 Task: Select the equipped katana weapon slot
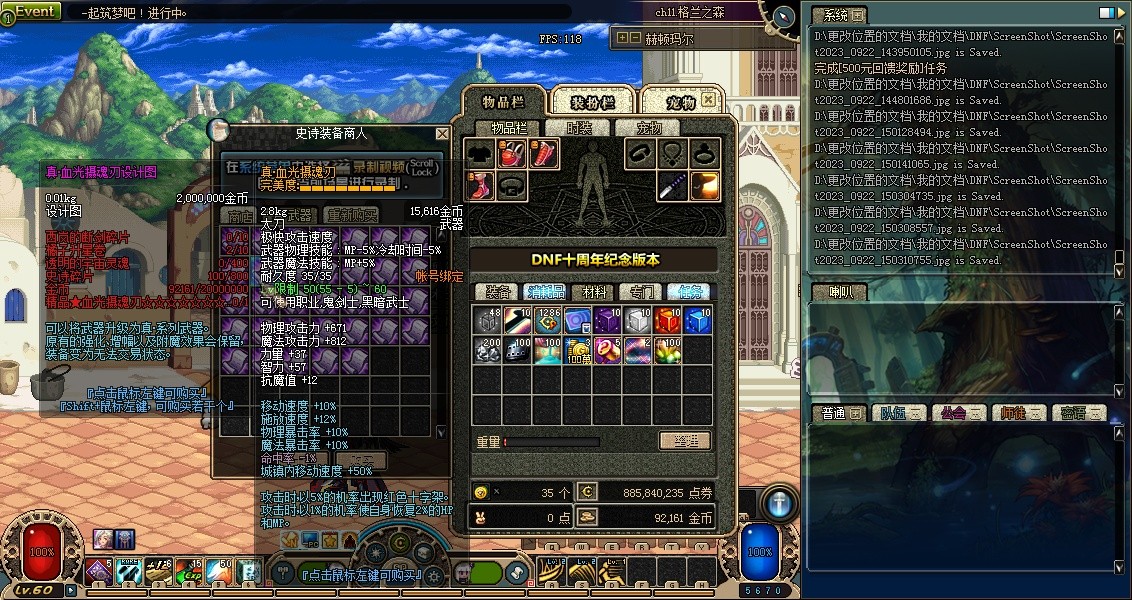coord(673,186)
